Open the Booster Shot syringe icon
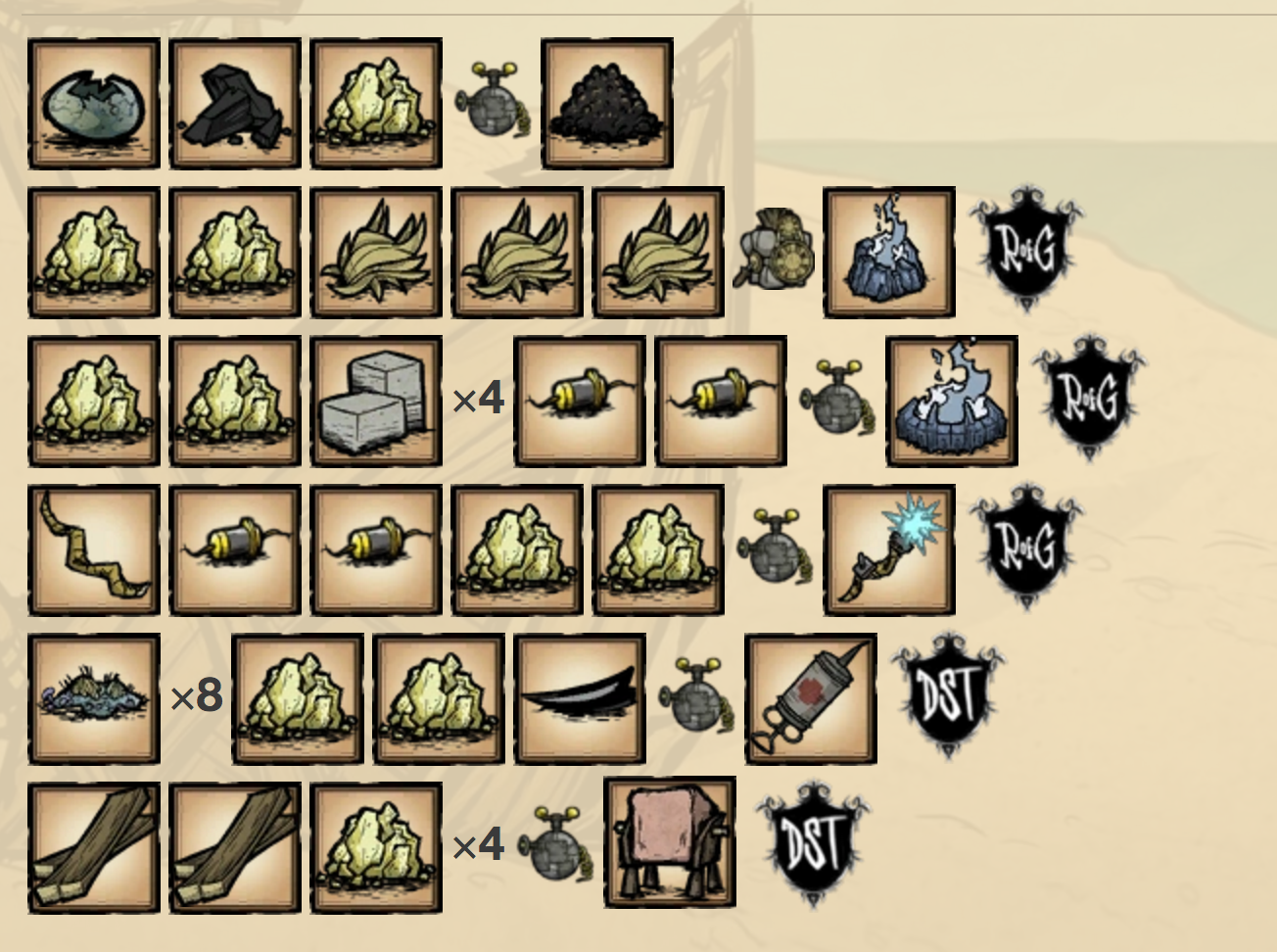1277x952 pixels. (x=811, y=698)
